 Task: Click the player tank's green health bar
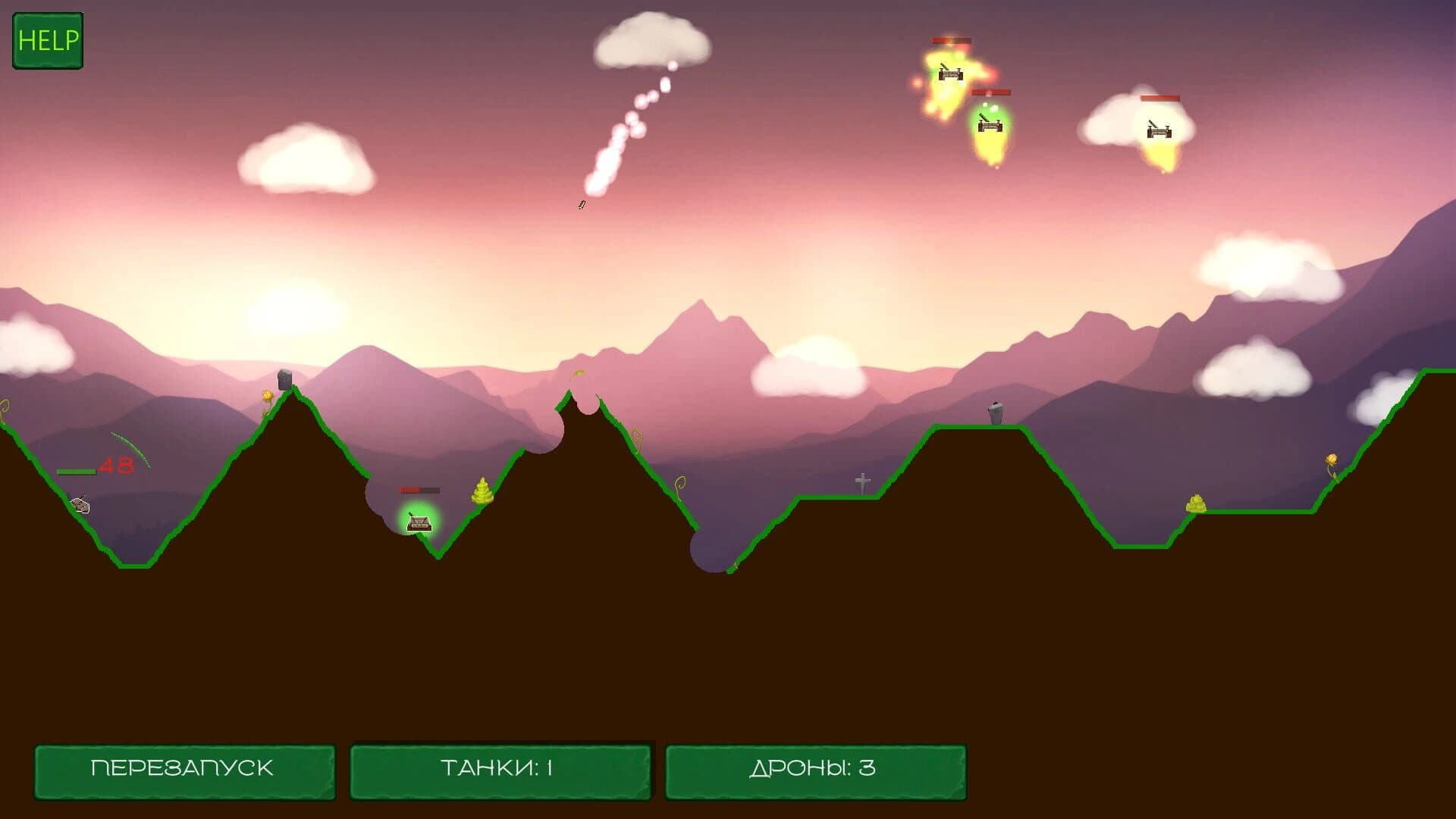click(x=77, y=471)
